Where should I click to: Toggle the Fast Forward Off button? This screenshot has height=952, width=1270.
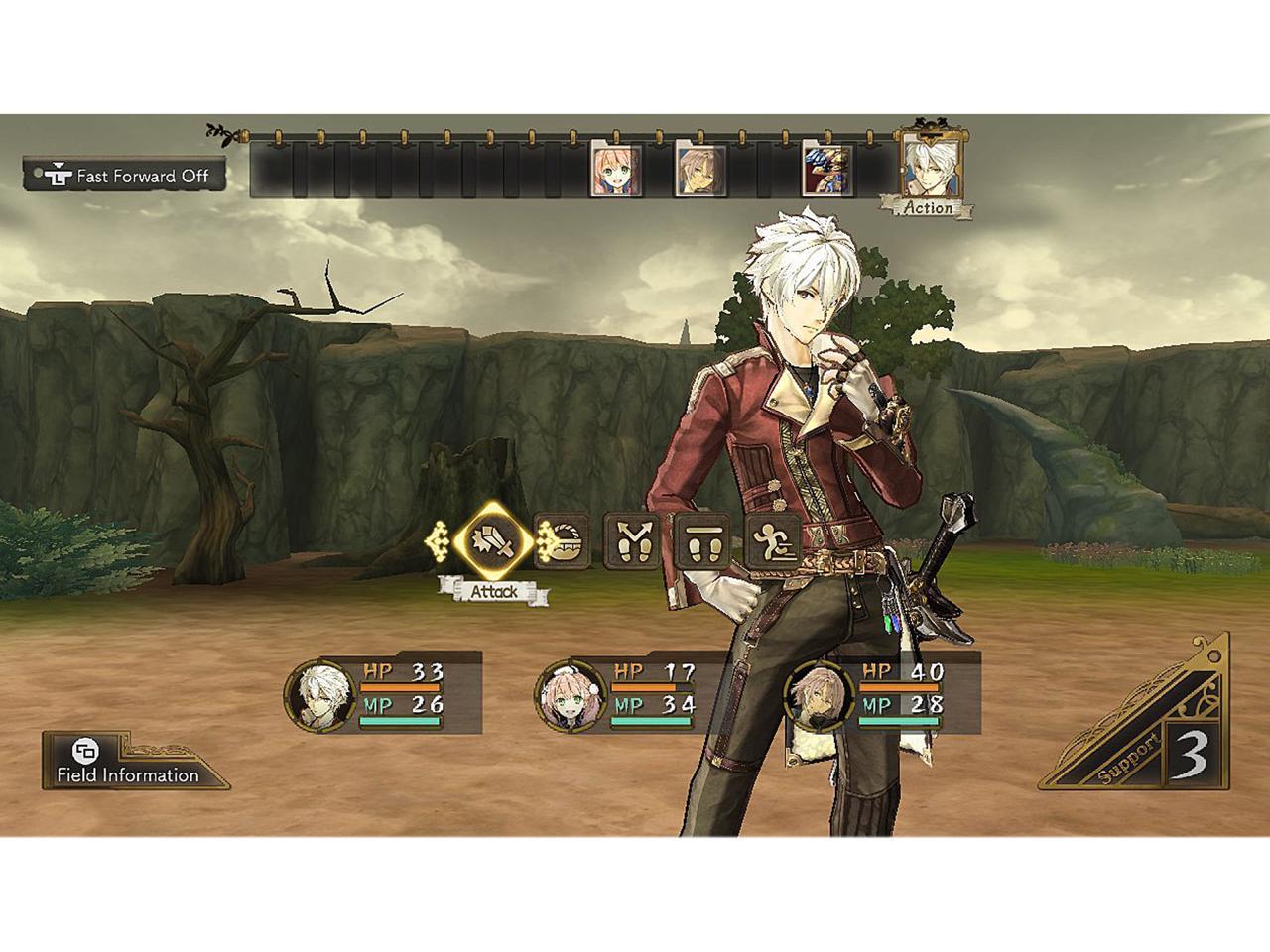126,176
